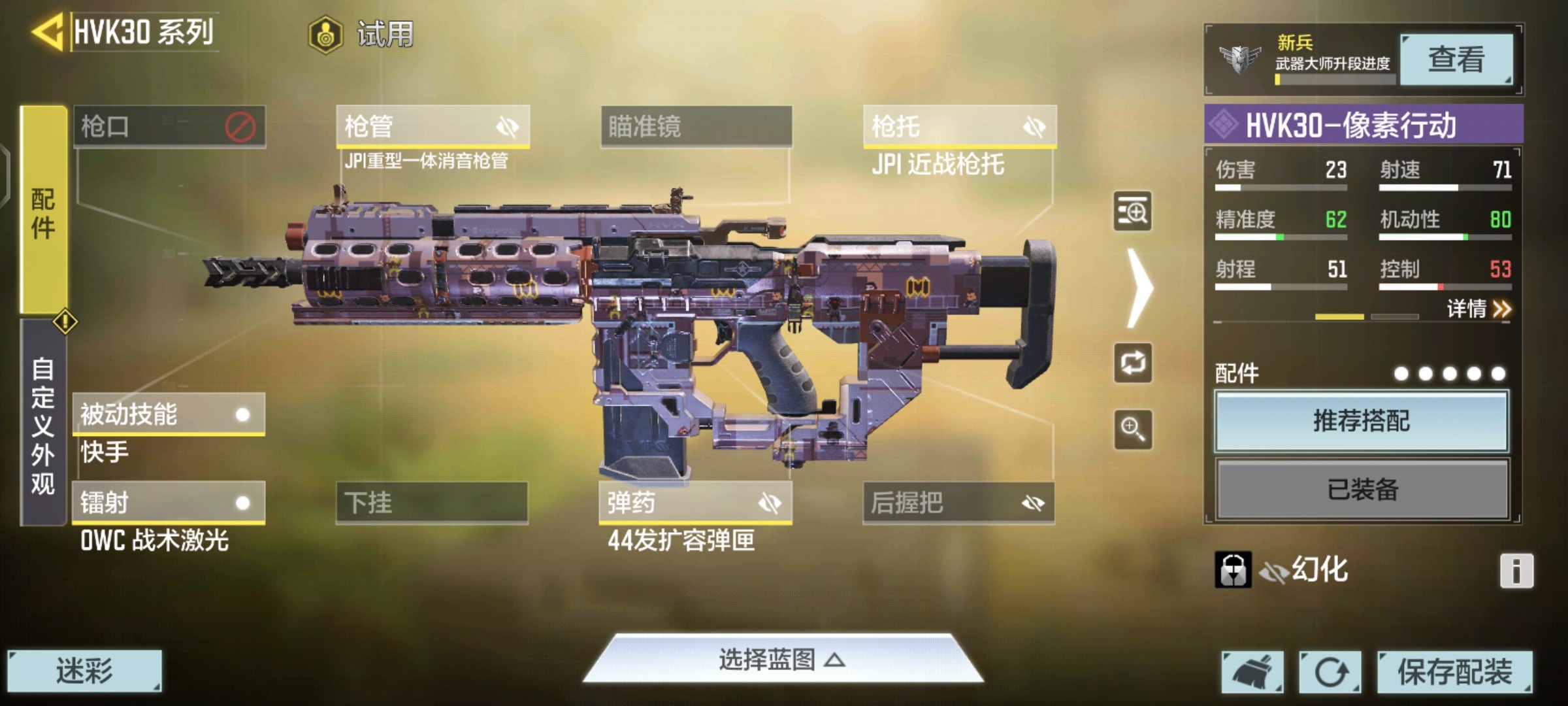Save the loadout with 保存配装
This screenshot has width=1568, height=706.
[x=1454, y=671]
